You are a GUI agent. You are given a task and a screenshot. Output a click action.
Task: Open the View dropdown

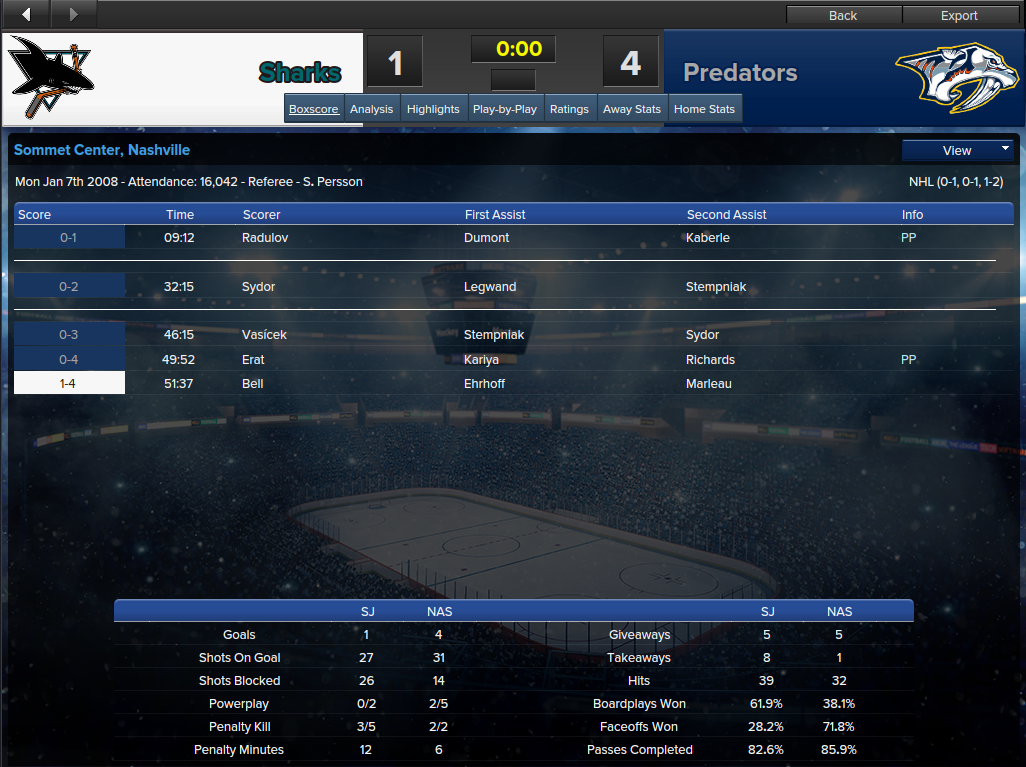[x=957, y=150]
